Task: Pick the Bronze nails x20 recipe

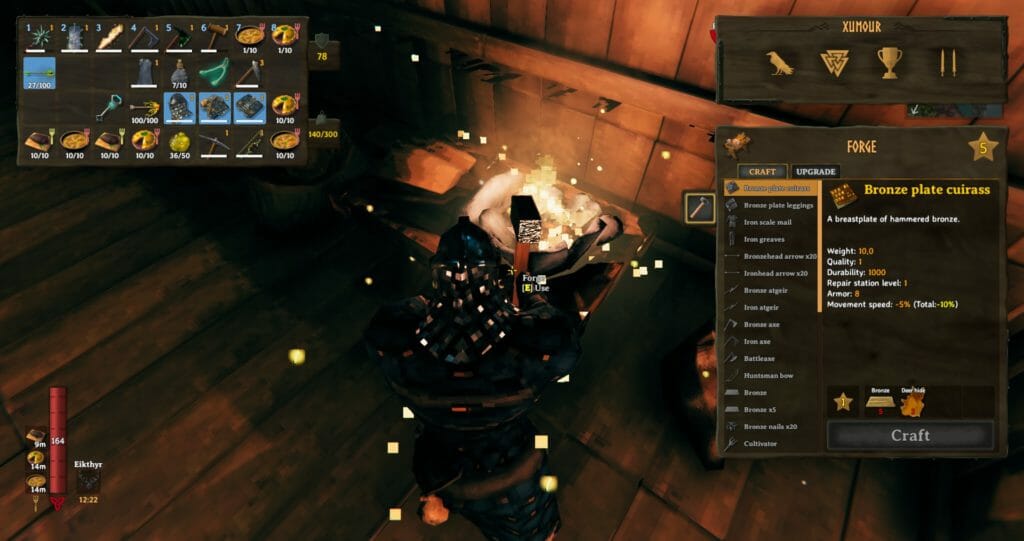Action: 770,426
